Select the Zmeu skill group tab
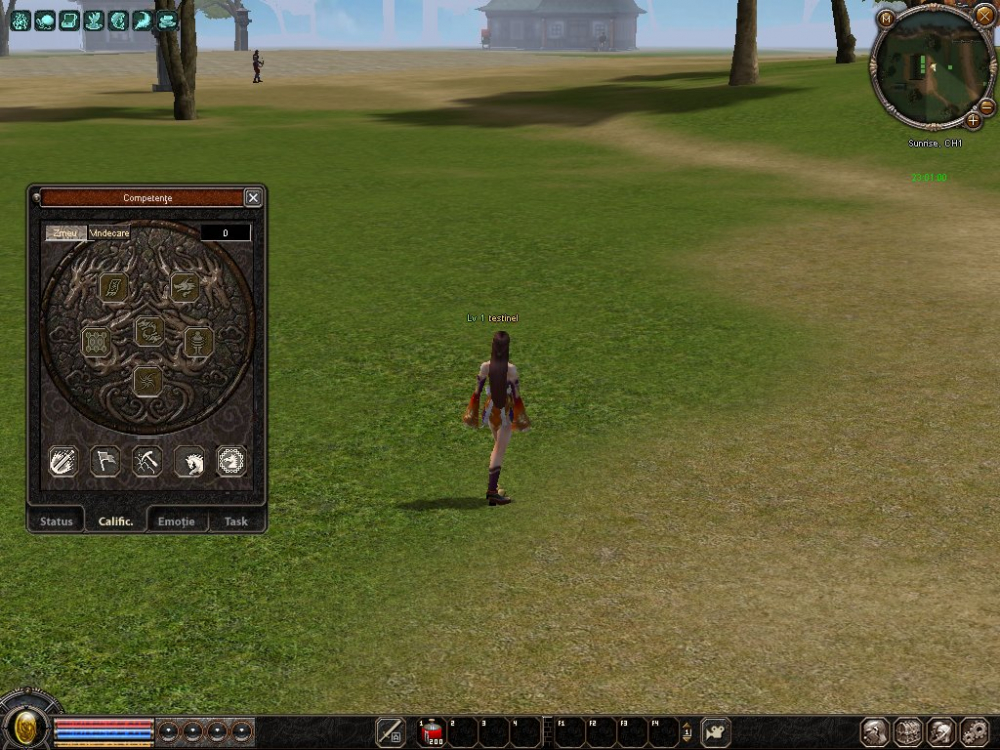This screenshot has width=1000, height=750. [65, 233]
